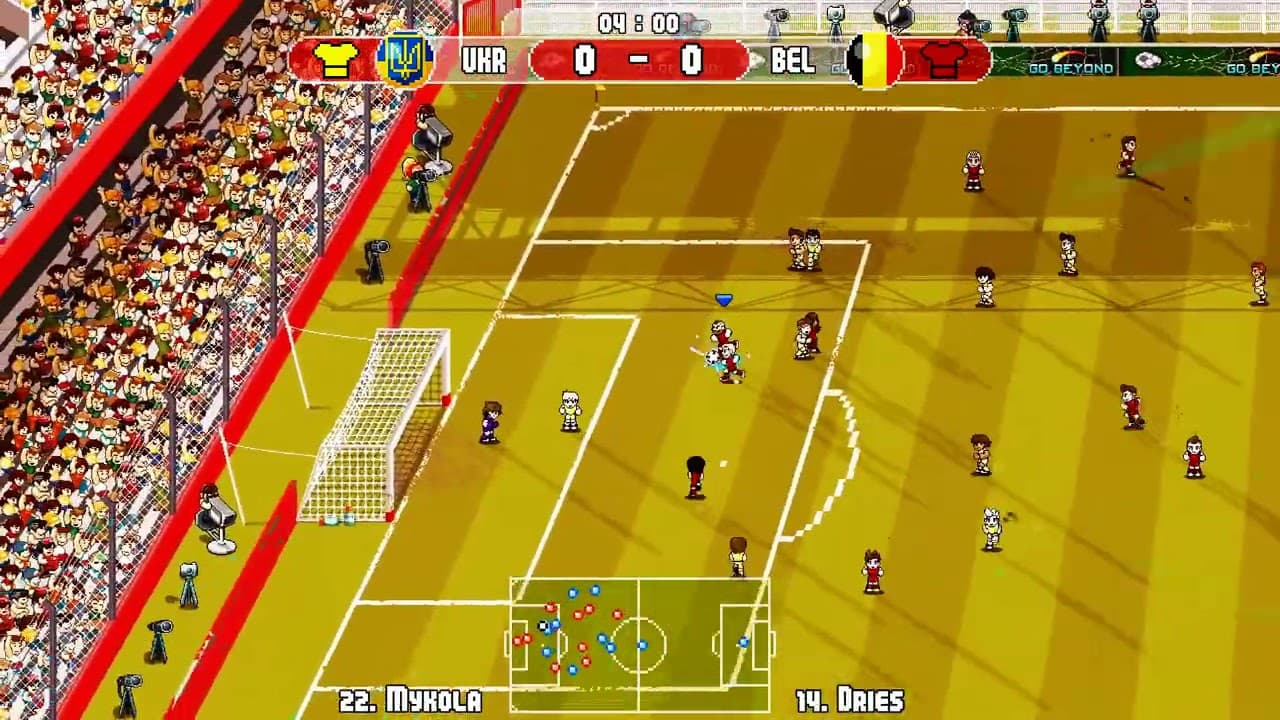Click the ball near the Ukrainian attacker

714,359
